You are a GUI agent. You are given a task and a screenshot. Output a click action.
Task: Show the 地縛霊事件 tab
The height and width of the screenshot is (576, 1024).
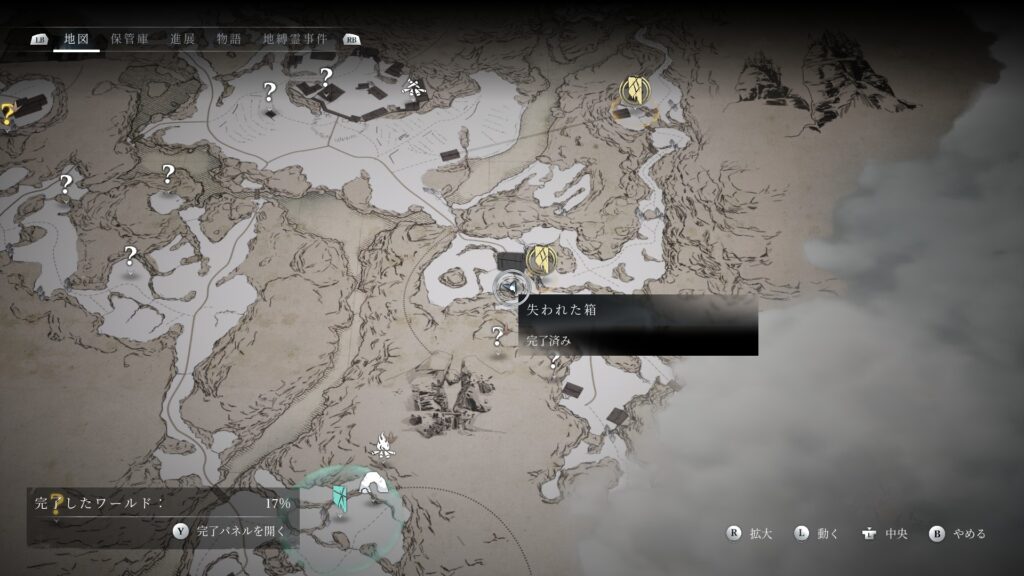click(x=295, y=39)
